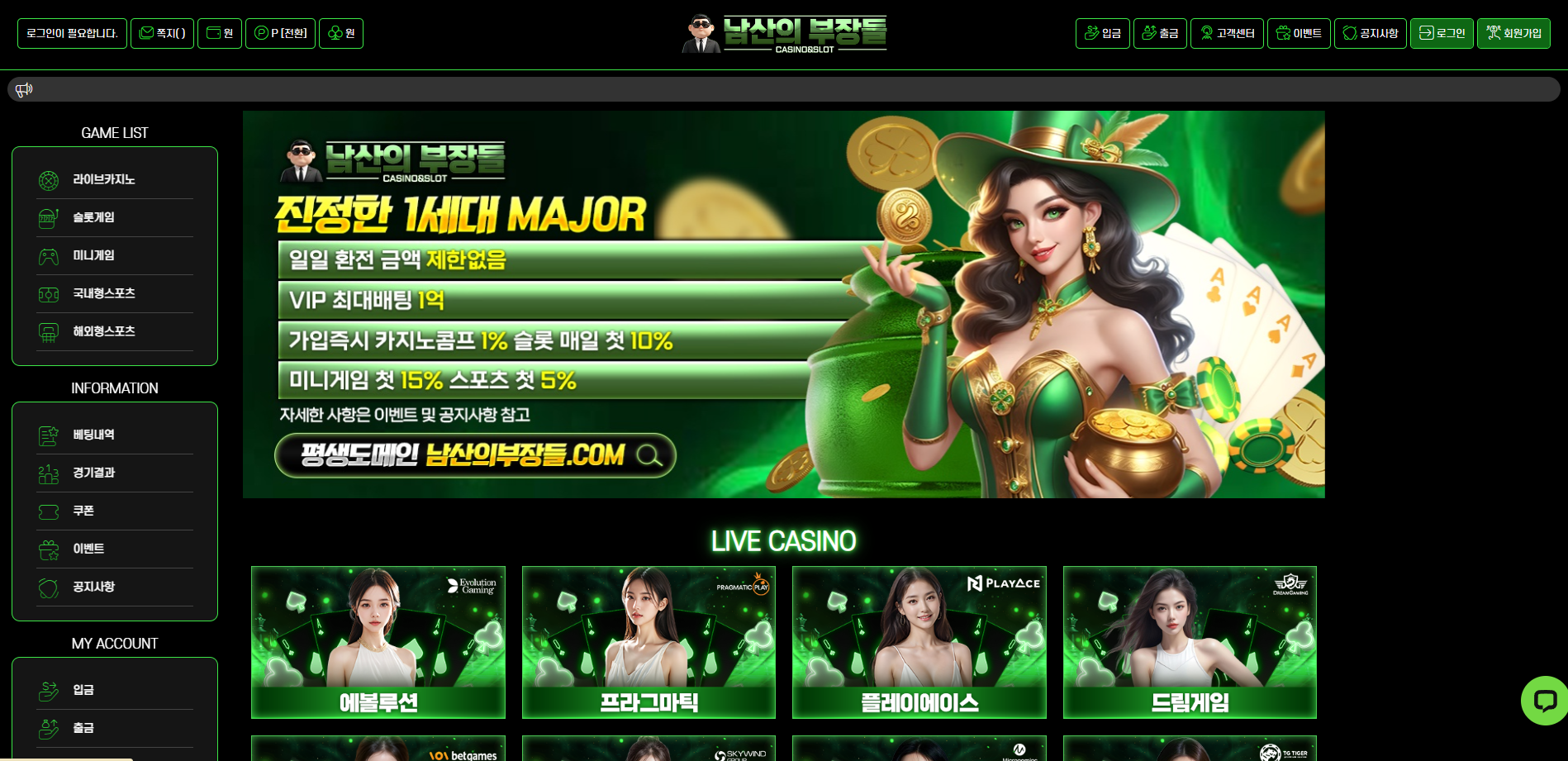
Task: Open the 공지사항 notices in top bar
Action: [1370, 34]
